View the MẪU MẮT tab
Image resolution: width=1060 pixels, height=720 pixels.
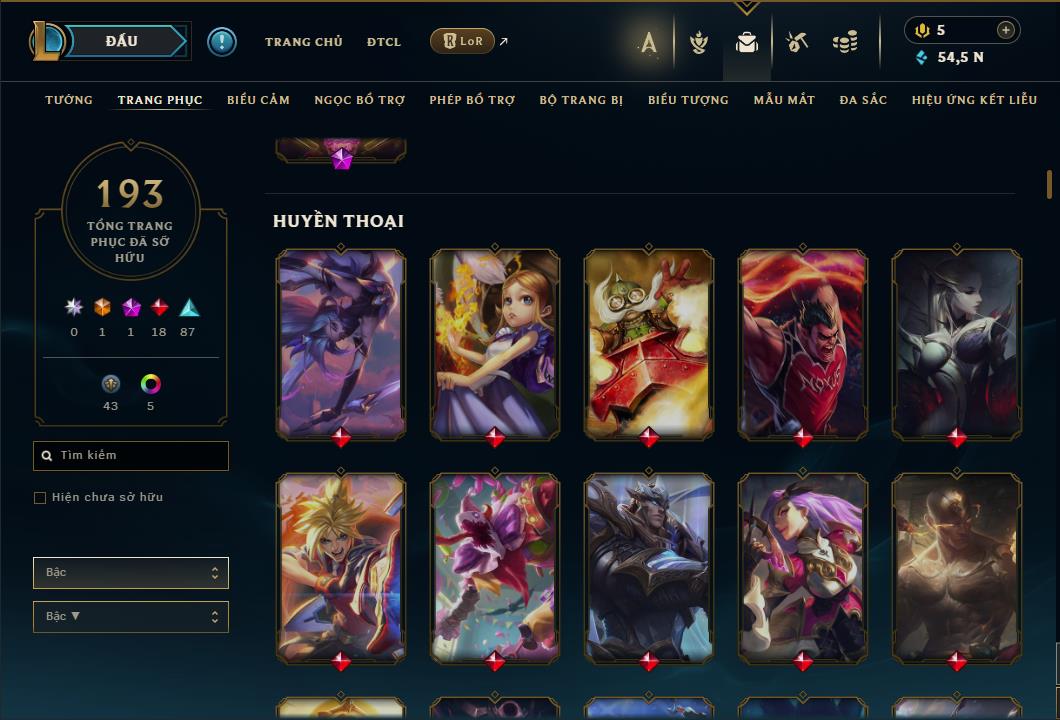784,100
